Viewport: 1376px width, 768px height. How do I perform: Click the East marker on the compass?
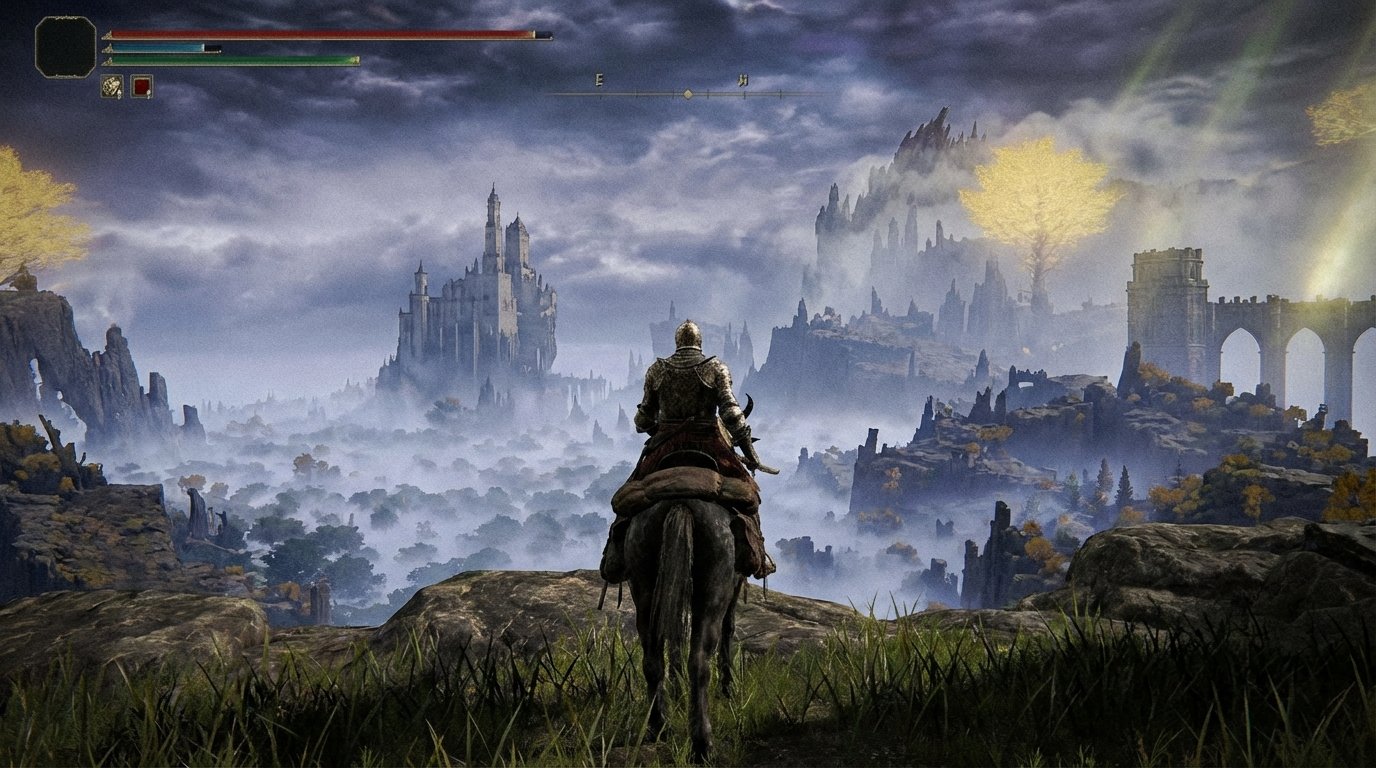pyautogui.click(x=598, y=80)
